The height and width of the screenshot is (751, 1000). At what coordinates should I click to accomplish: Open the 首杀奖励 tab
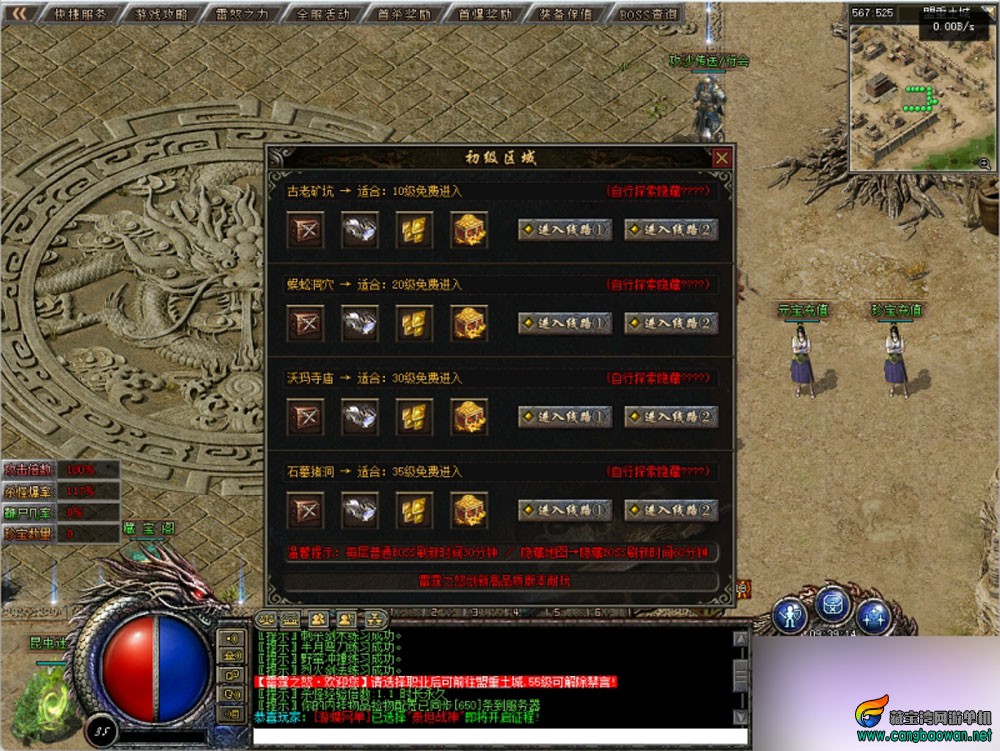tap(398, 14)
